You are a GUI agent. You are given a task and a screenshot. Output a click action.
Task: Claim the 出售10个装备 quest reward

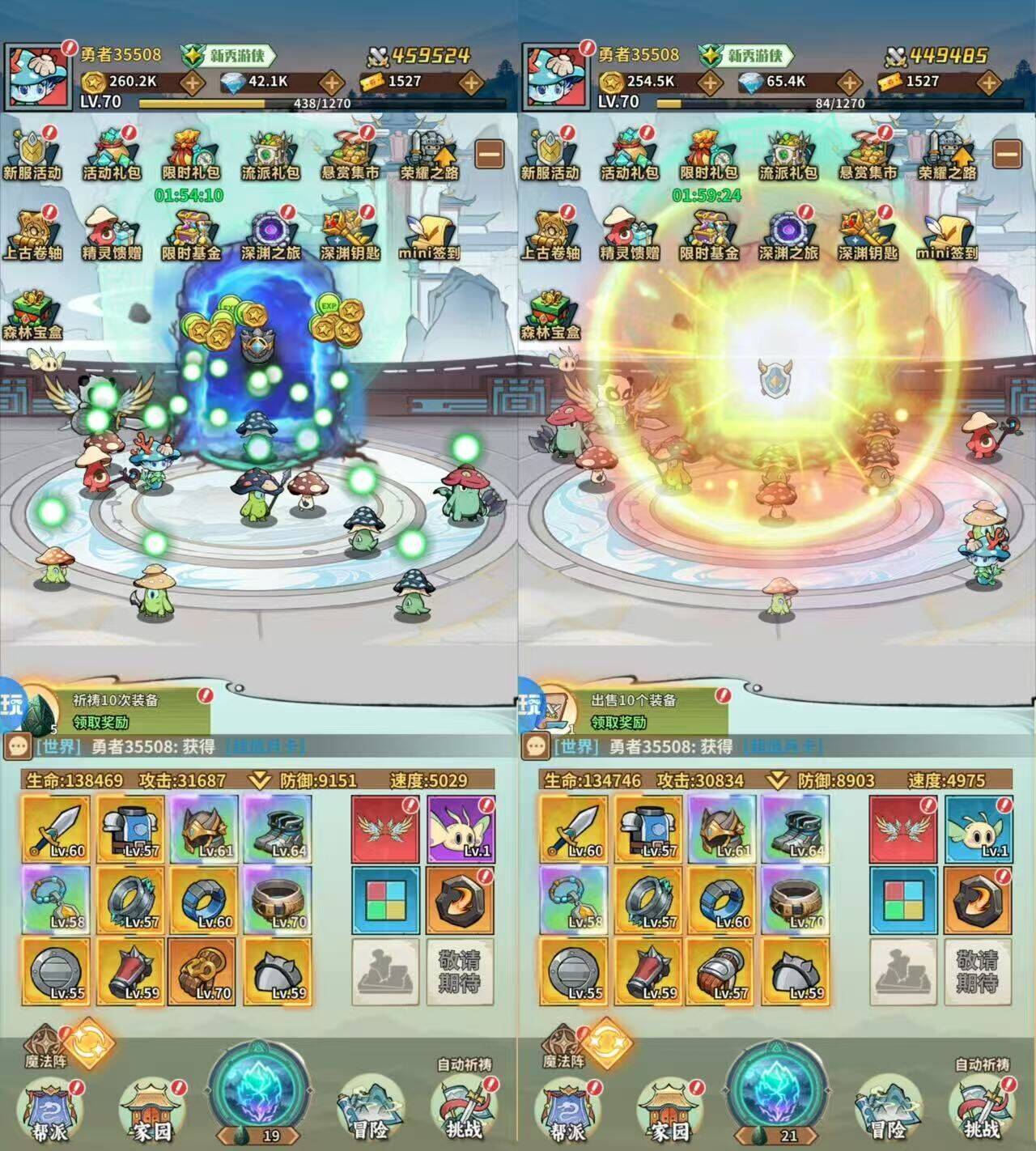click(x=619, y=722)
